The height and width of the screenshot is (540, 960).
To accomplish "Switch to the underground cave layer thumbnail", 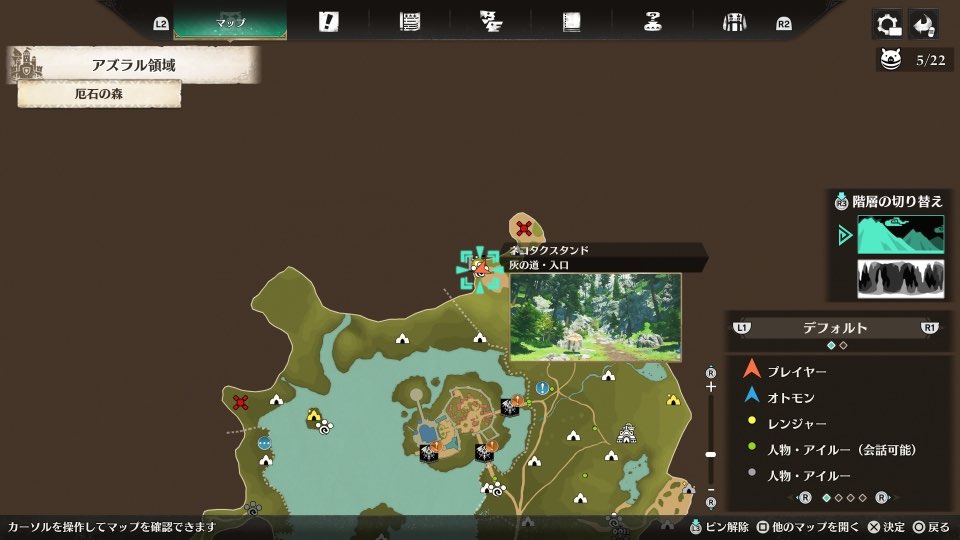I will pos(900,278).
